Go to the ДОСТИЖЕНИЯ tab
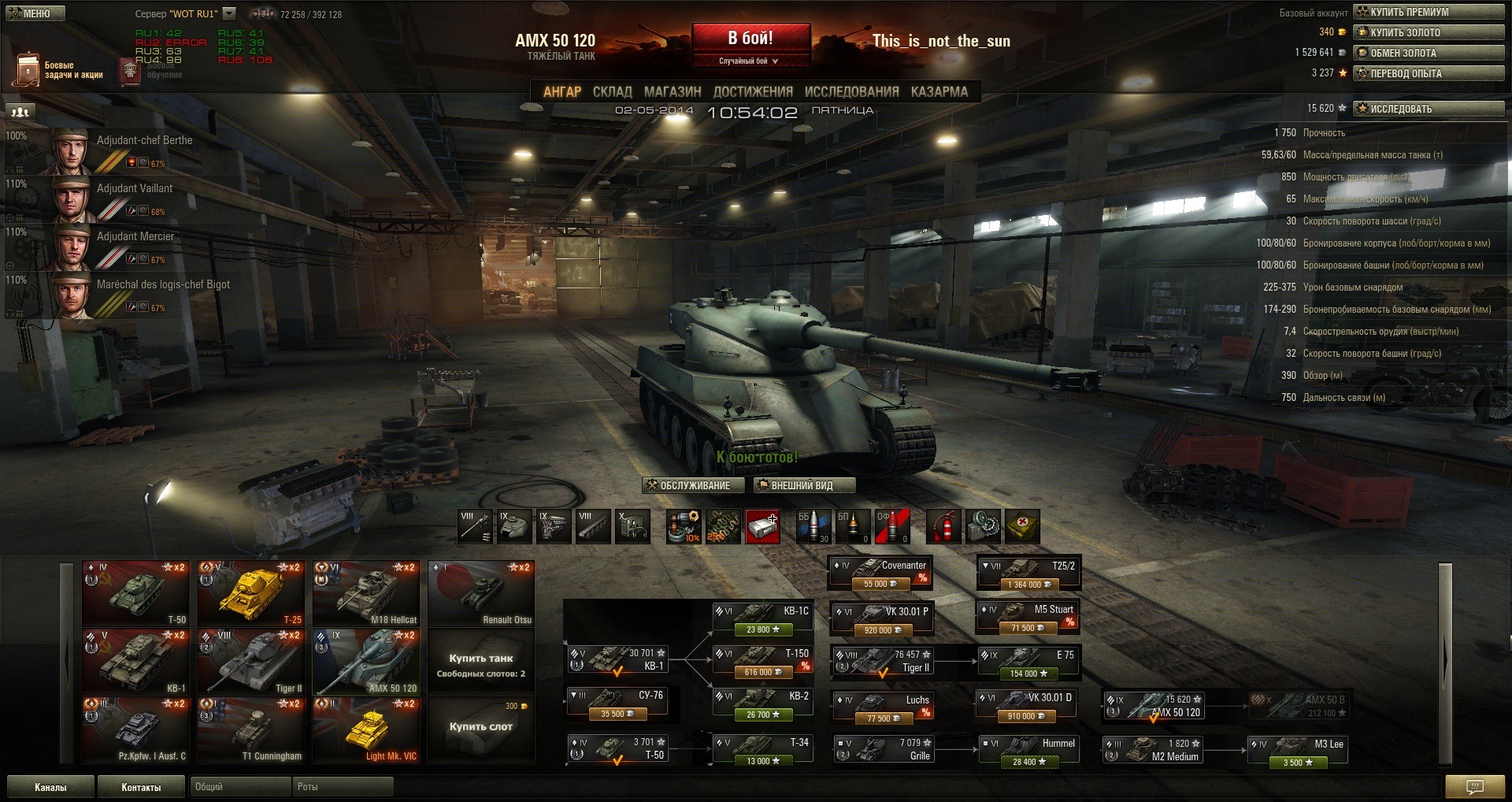Viewport: 1512px width, 802px height. pos(752,92)
